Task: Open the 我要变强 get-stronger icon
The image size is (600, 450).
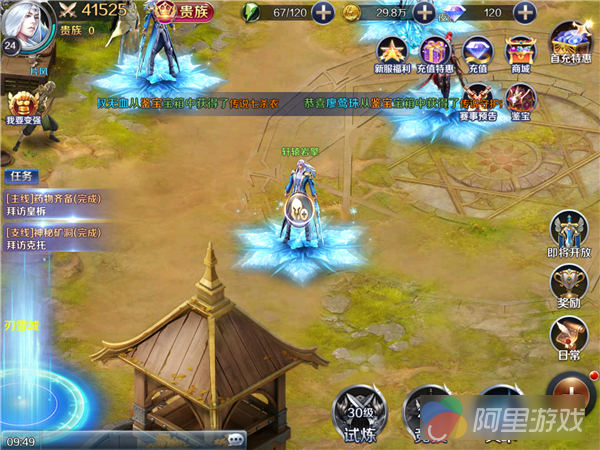Action: pos(22,107)
